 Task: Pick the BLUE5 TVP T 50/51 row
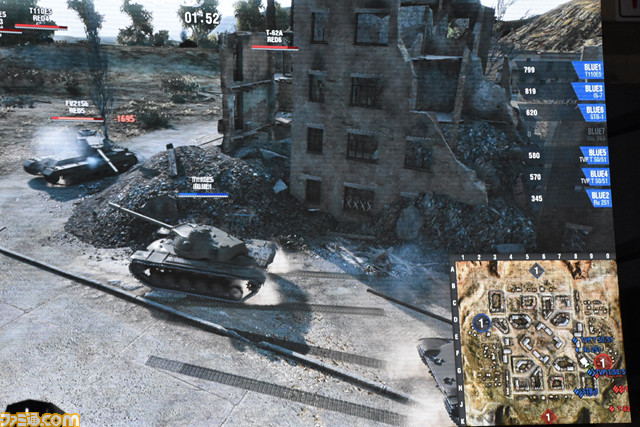592,155
